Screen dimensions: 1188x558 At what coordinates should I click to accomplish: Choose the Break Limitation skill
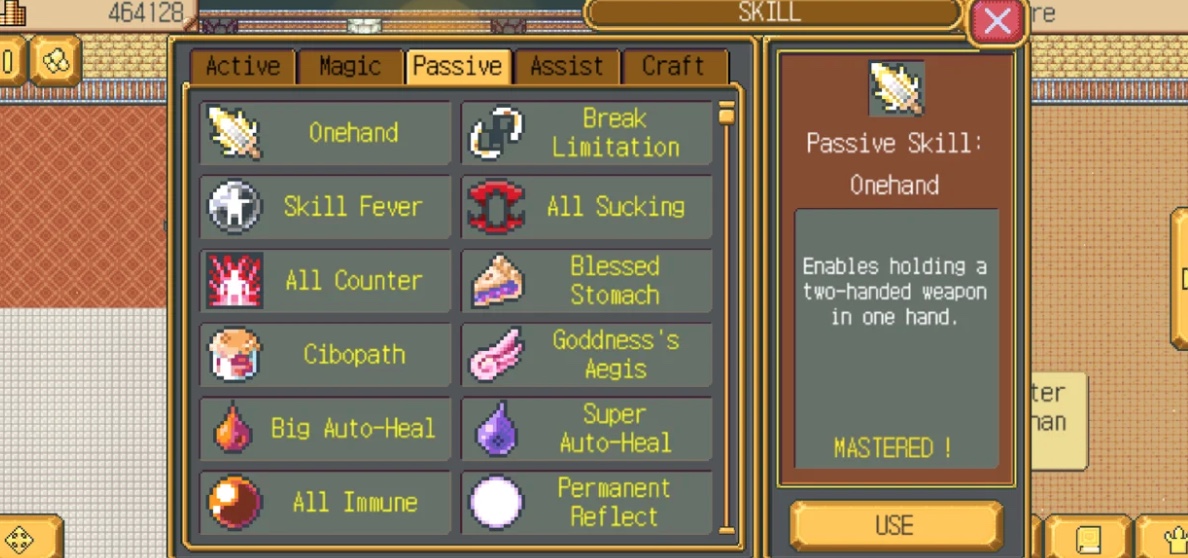coord(587,132)
